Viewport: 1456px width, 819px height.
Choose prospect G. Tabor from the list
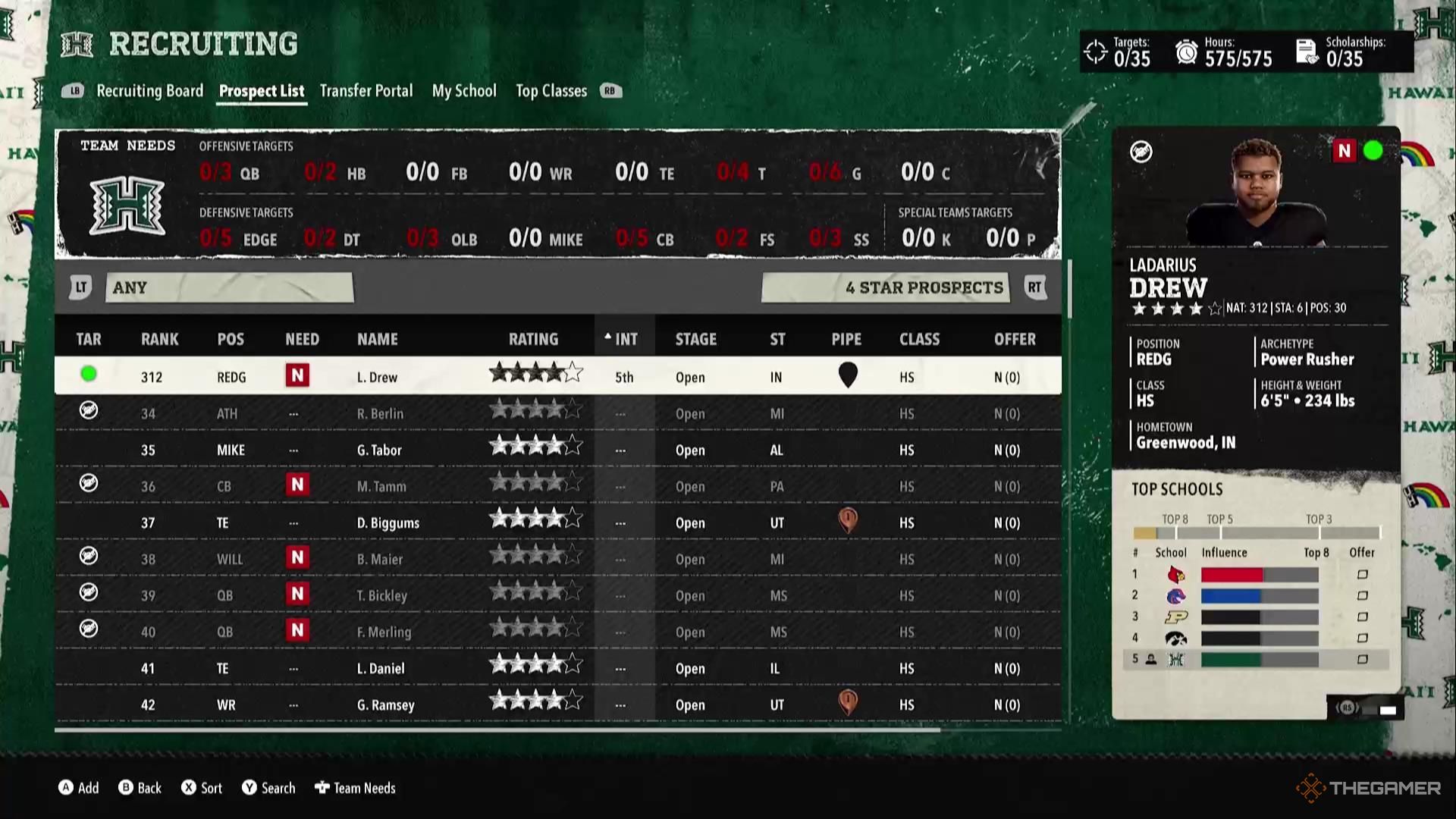(379, 450)
